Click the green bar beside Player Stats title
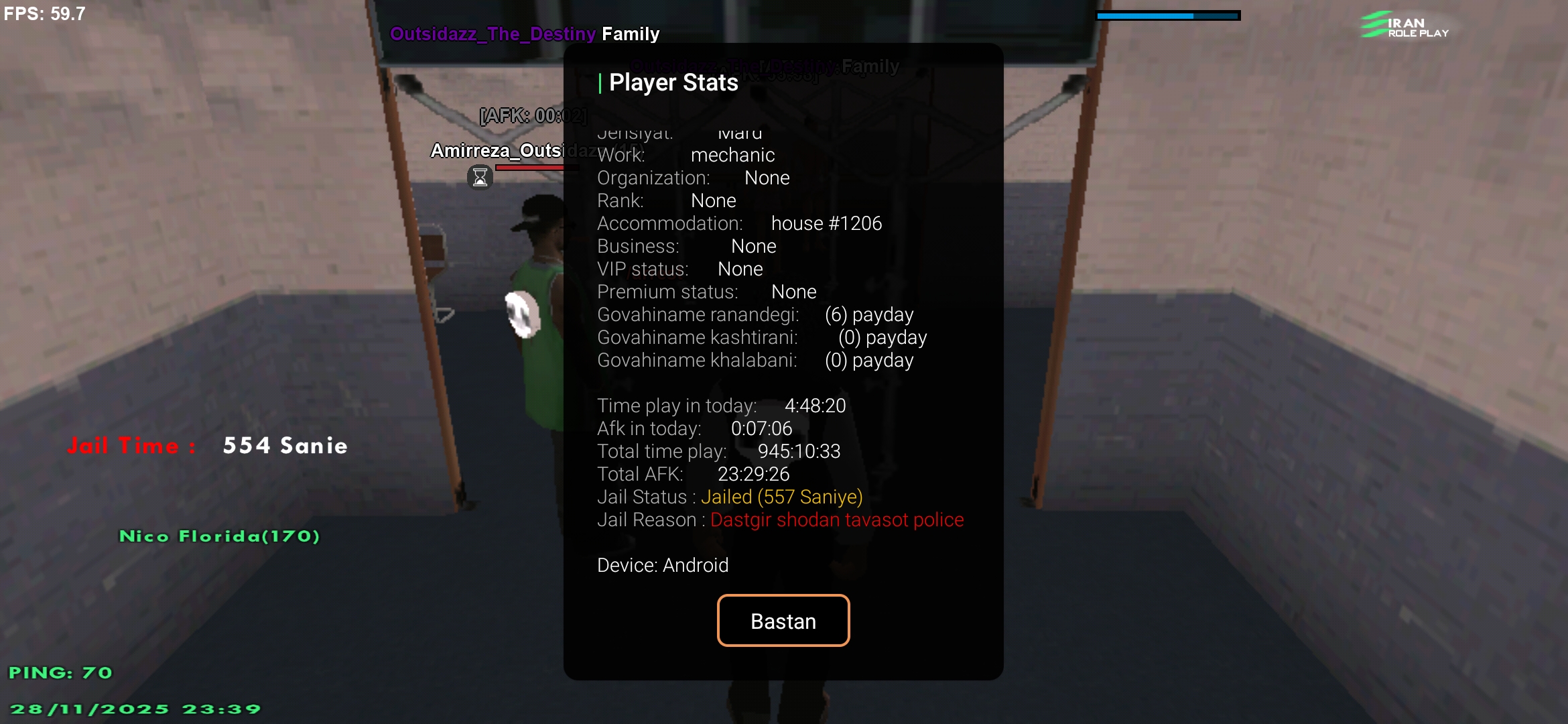 pos(600,82)
